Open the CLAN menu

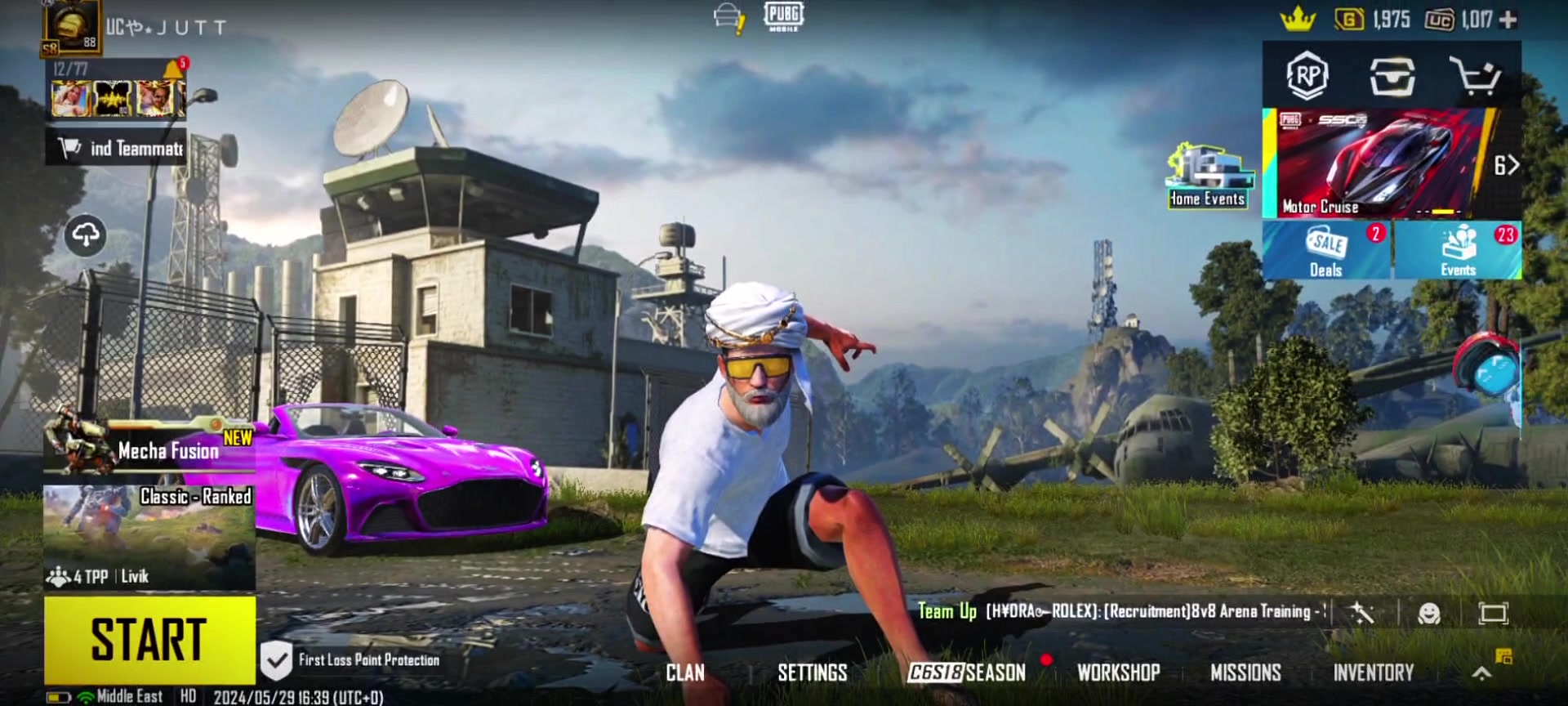coord(684,672)
